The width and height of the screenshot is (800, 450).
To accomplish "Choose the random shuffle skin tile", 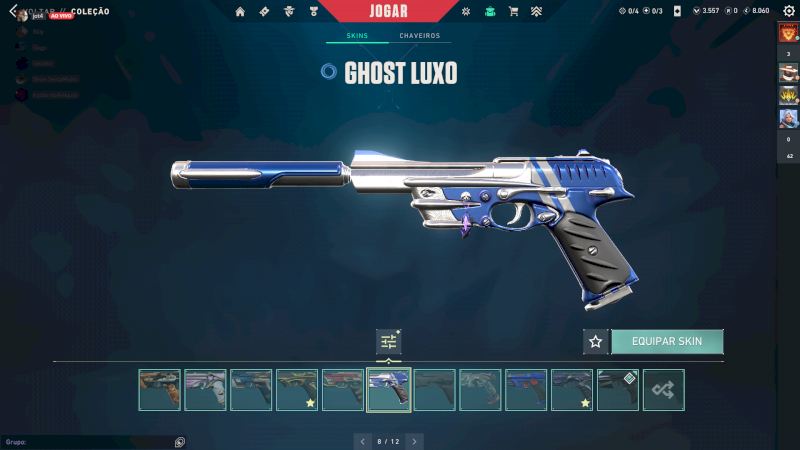I will point(663,390).
